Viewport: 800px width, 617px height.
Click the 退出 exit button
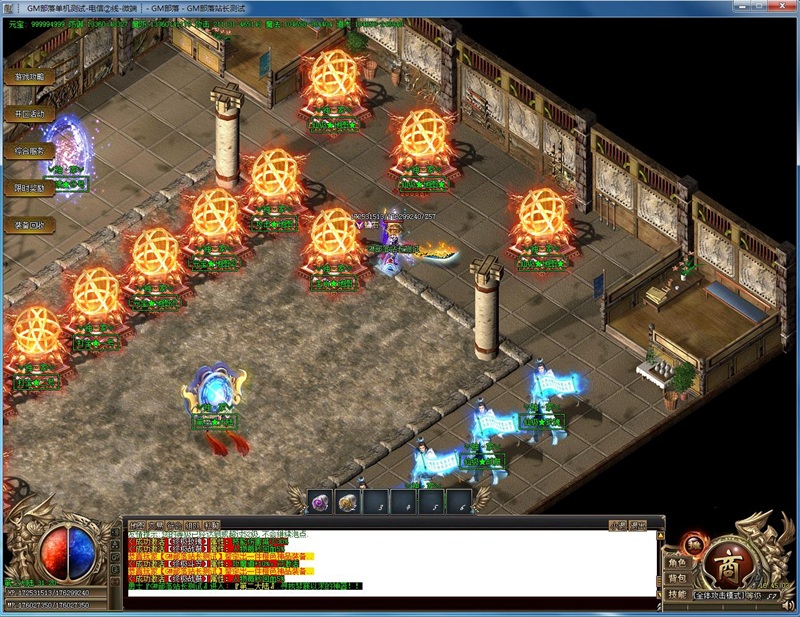(x=636, y=524)
